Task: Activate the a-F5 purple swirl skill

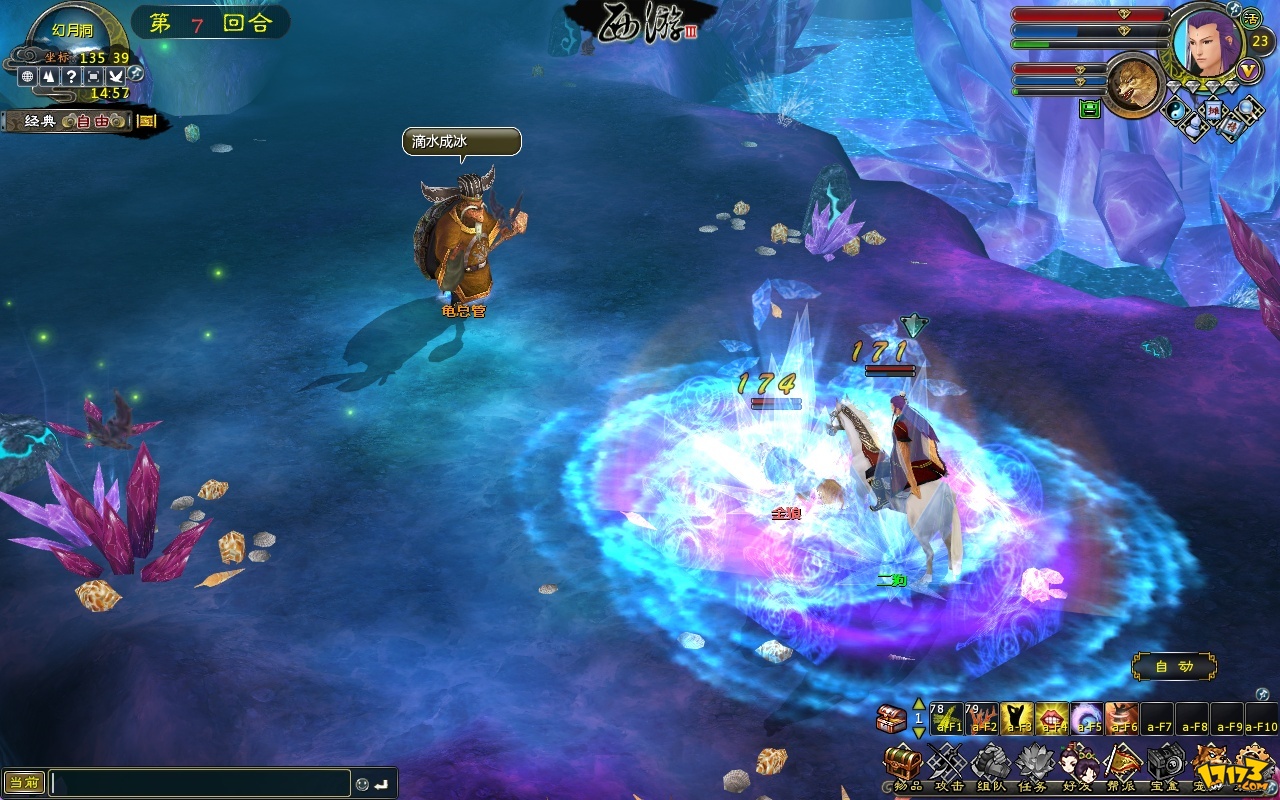Action: [x=1087, y=718]
